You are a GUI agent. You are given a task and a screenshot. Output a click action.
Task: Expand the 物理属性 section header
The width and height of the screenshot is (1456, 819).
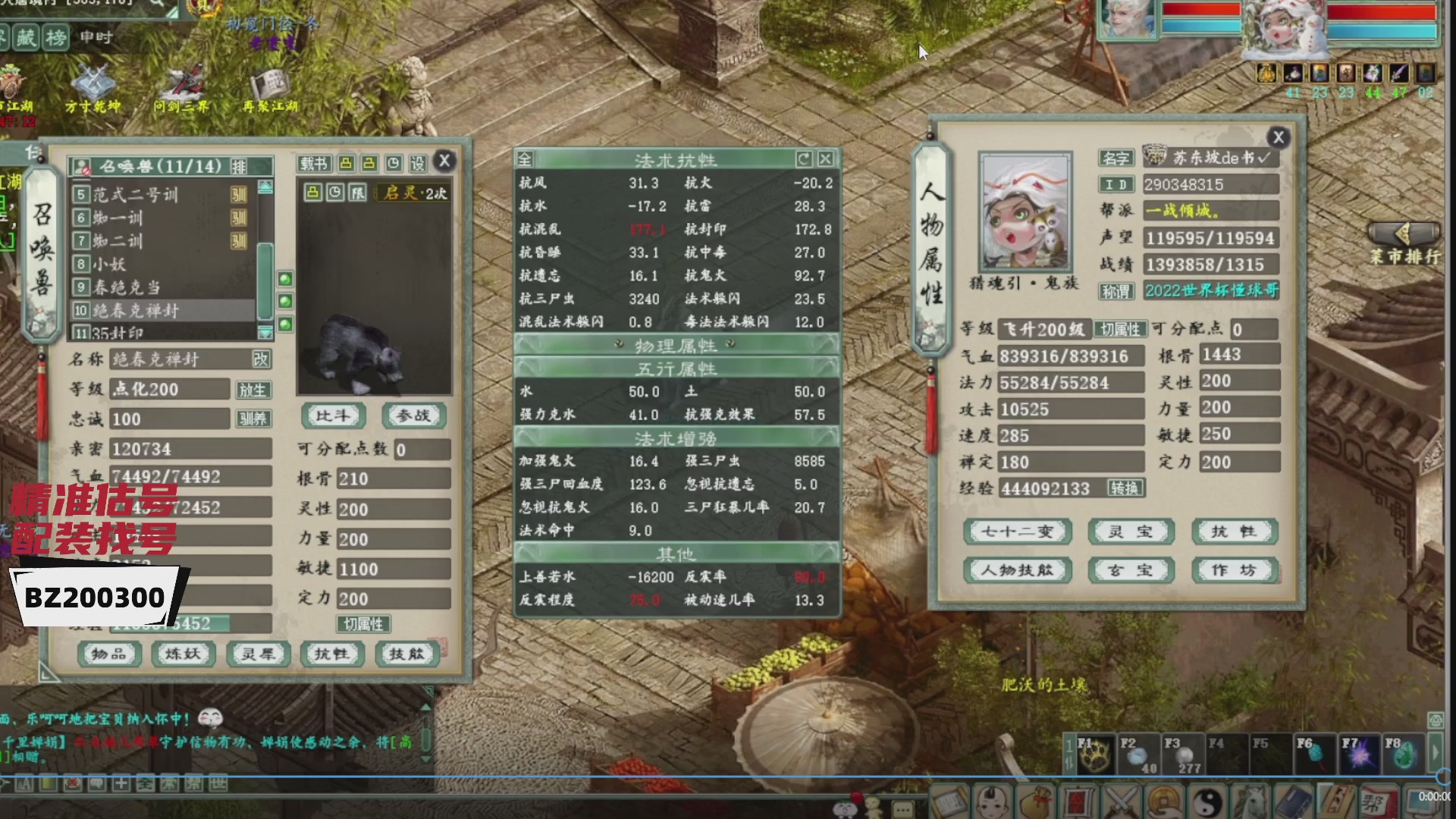click(x=673, y=346)
